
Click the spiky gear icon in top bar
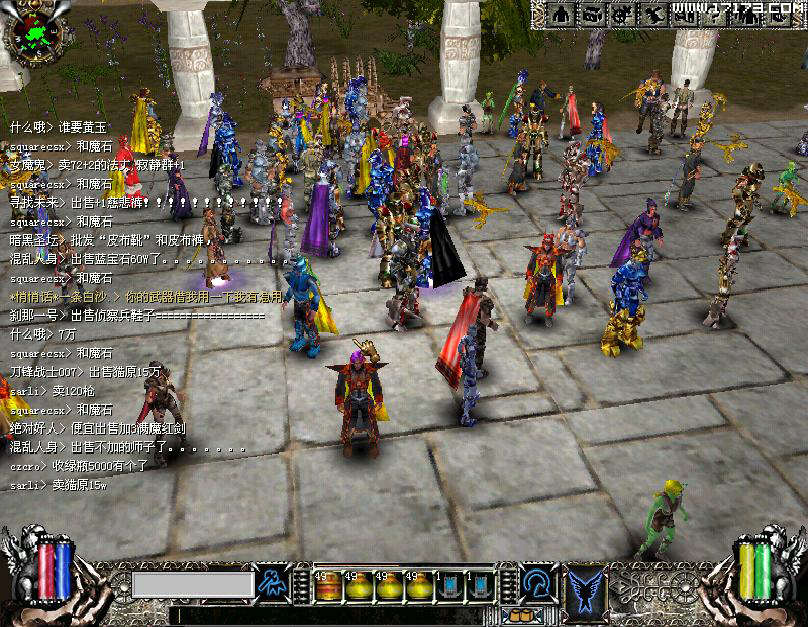(623, 13)
